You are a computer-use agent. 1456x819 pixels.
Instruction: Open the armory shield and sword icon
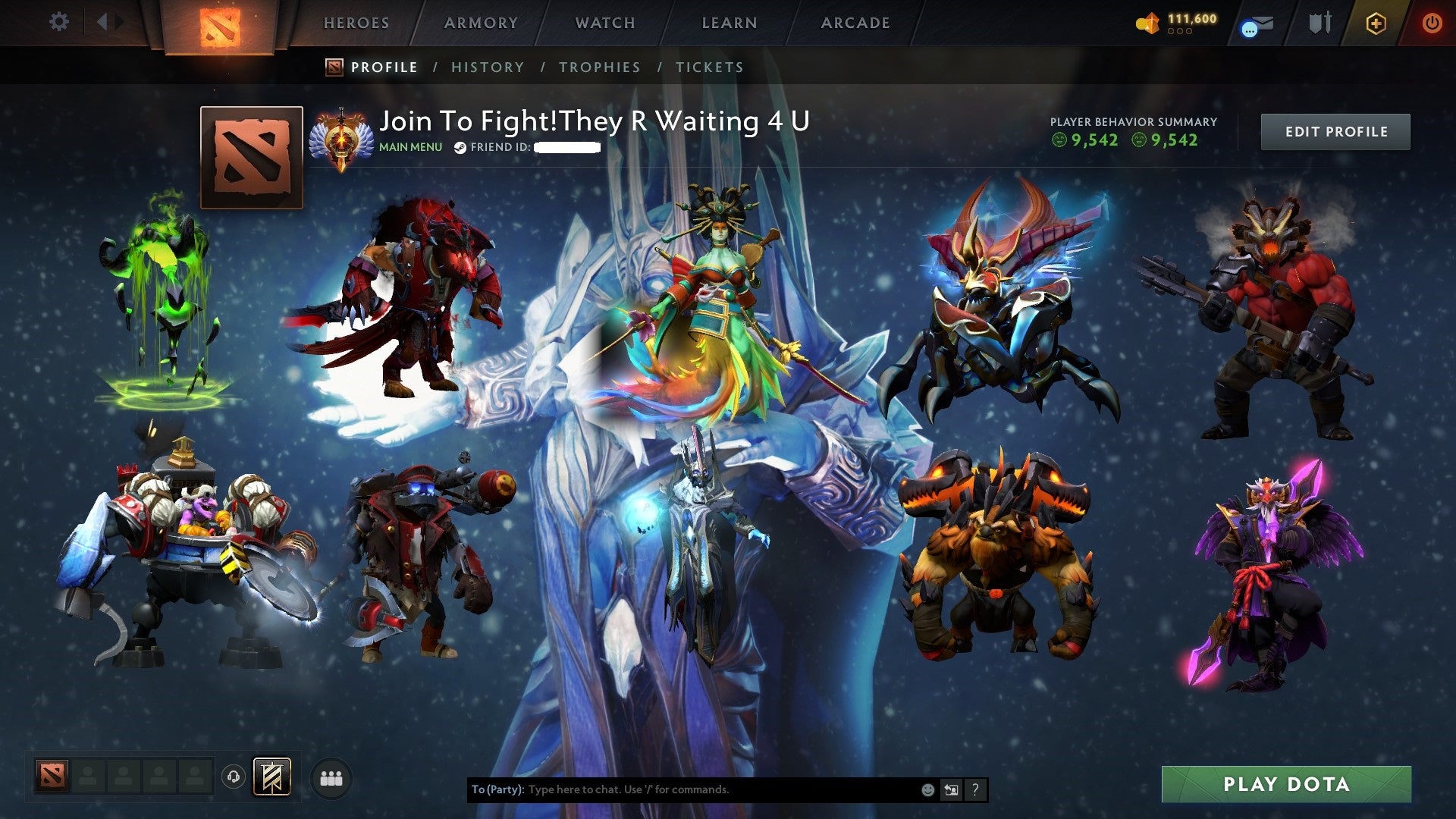[1319, 23]
